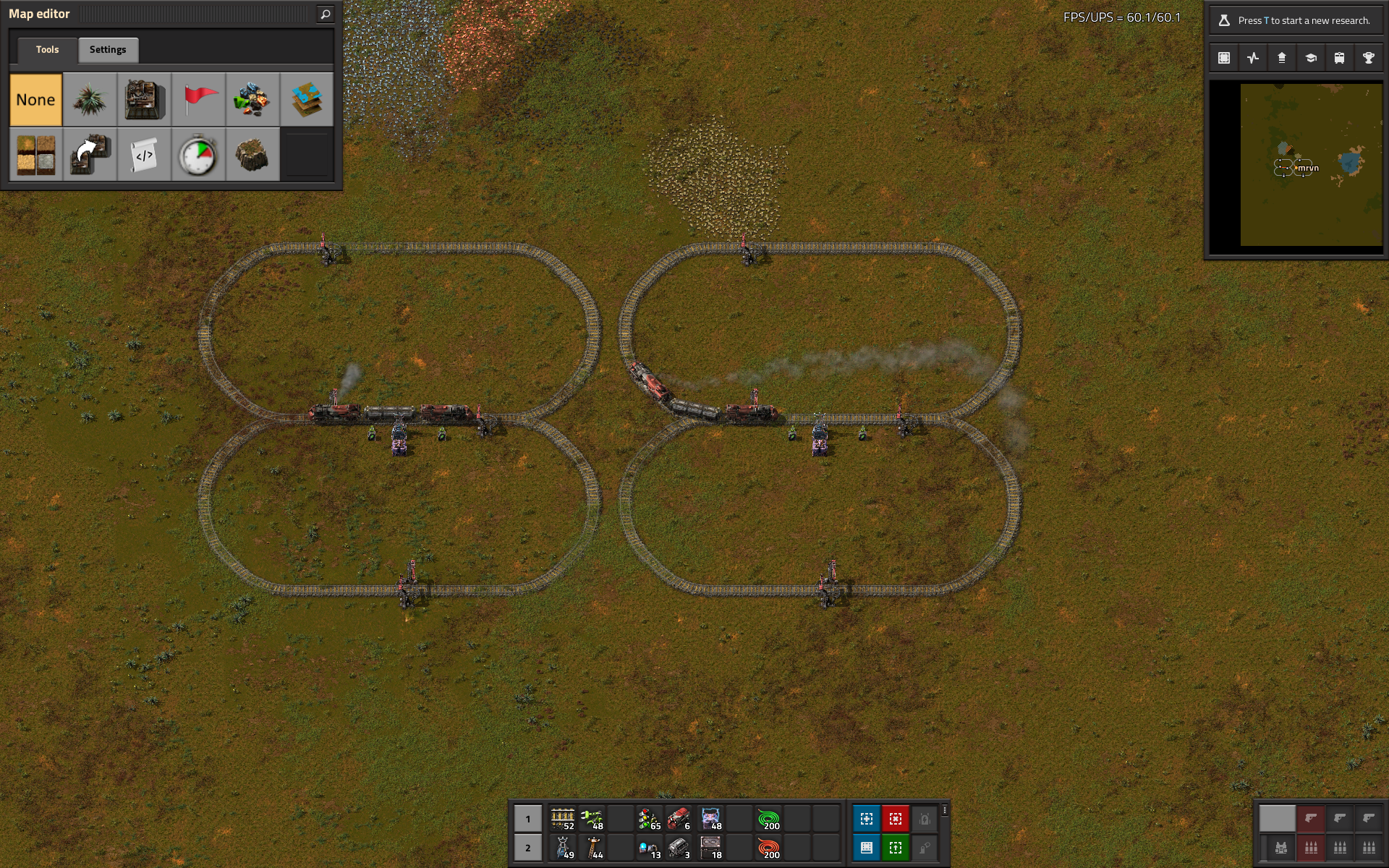Open the stopwatch time tool
The width and height of the screenshot is (1389, 868).
[199, 155]
